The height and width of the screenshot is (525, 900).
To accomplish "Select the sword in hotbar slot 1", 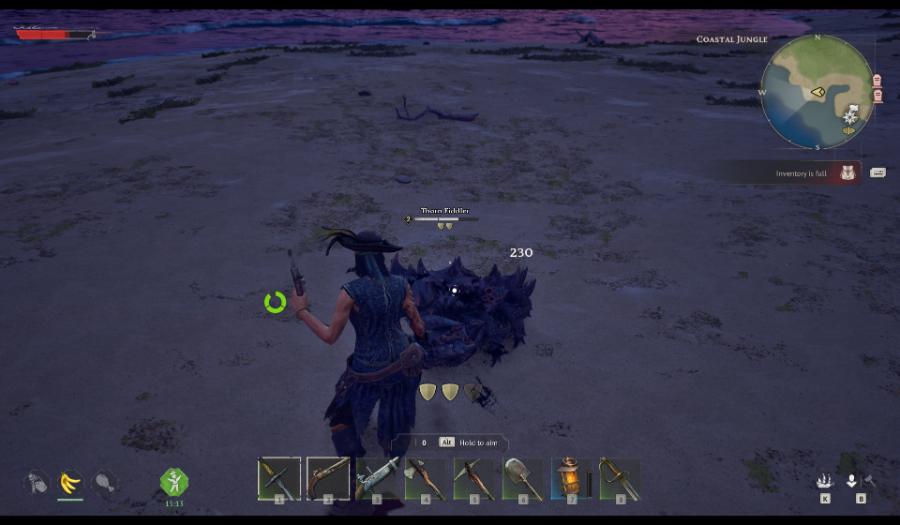I will click(279, 479).
